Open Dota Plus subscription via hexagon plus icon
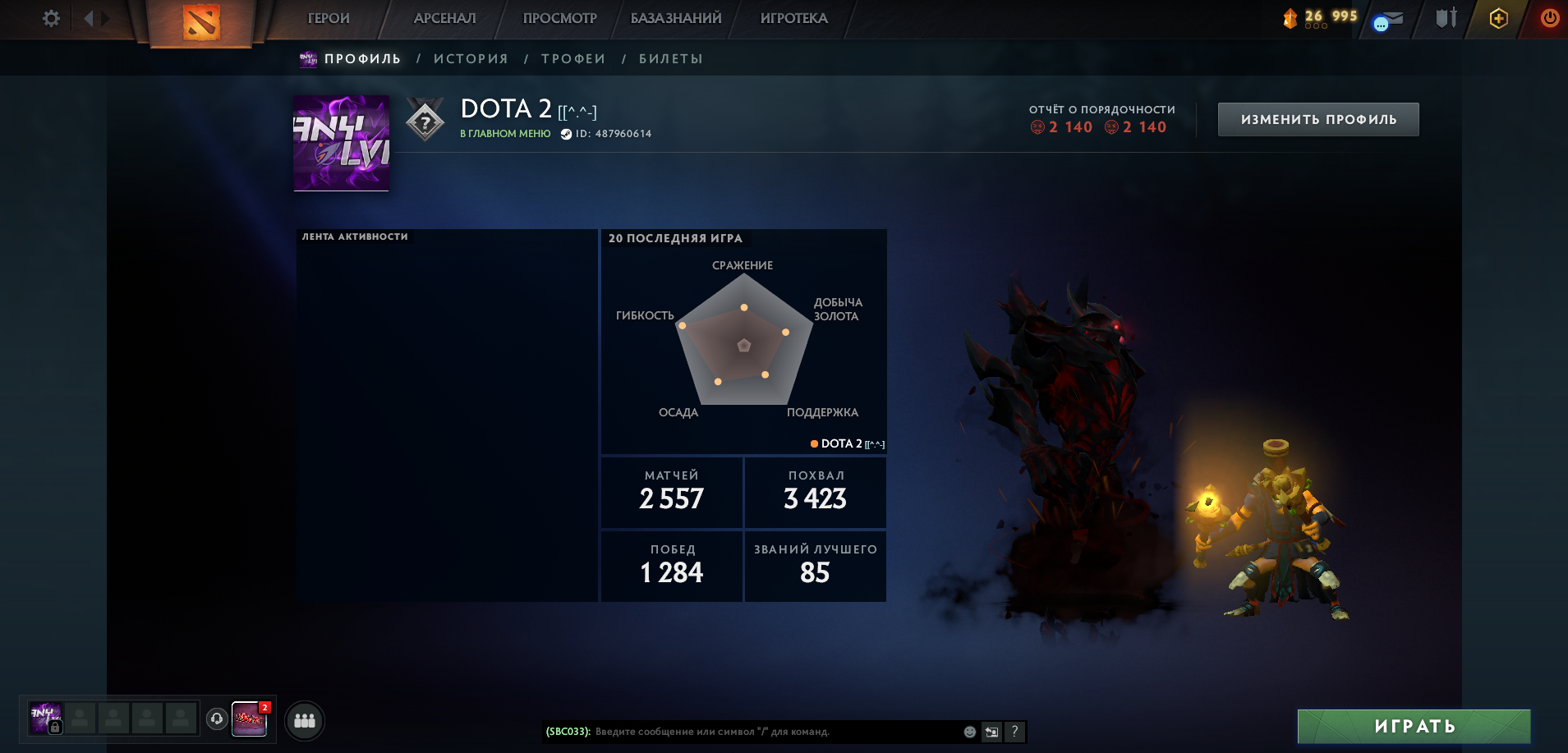 tap(1500, 17)
